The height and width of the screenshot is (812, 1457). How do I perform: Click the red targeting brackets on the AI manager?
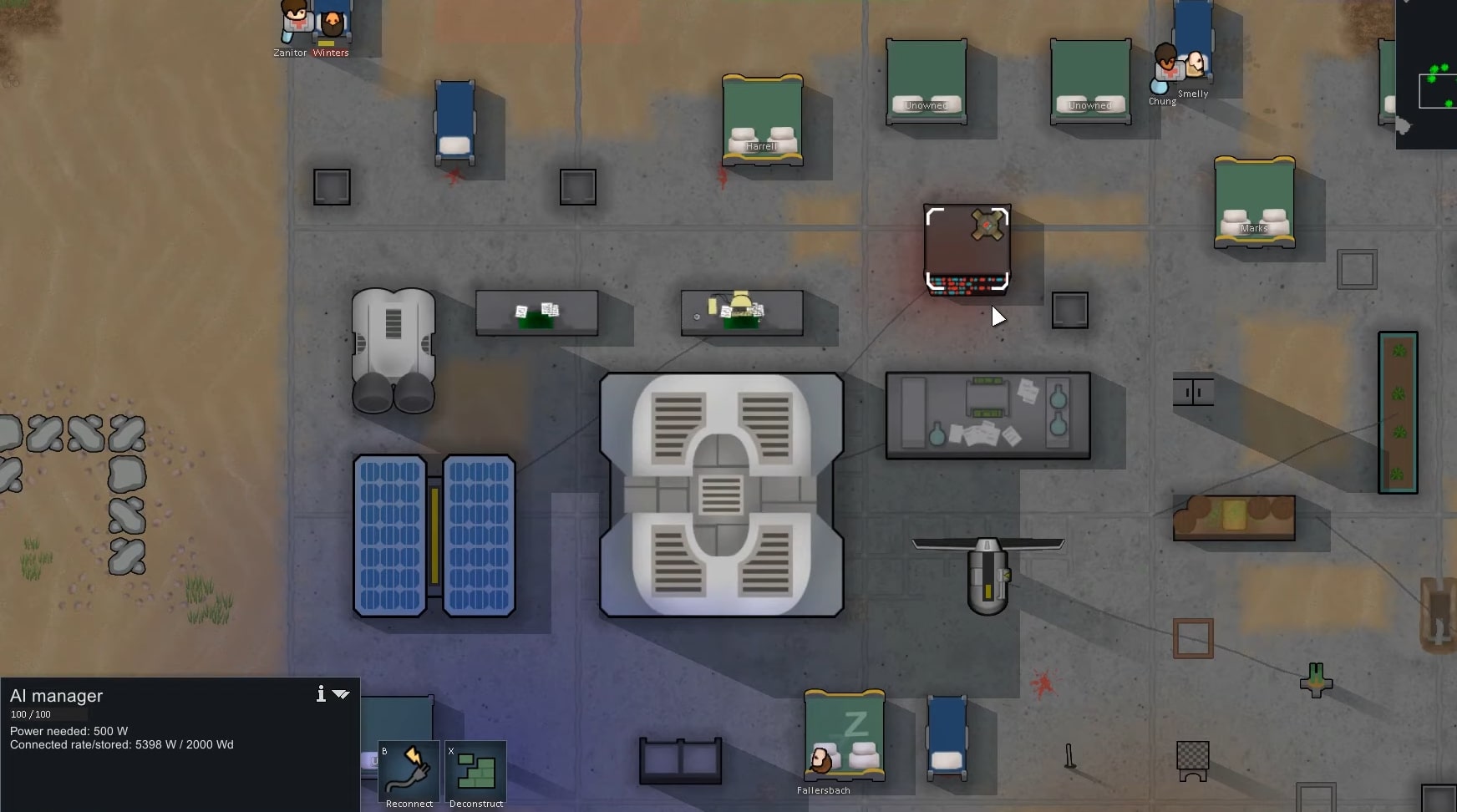[967, 246]
